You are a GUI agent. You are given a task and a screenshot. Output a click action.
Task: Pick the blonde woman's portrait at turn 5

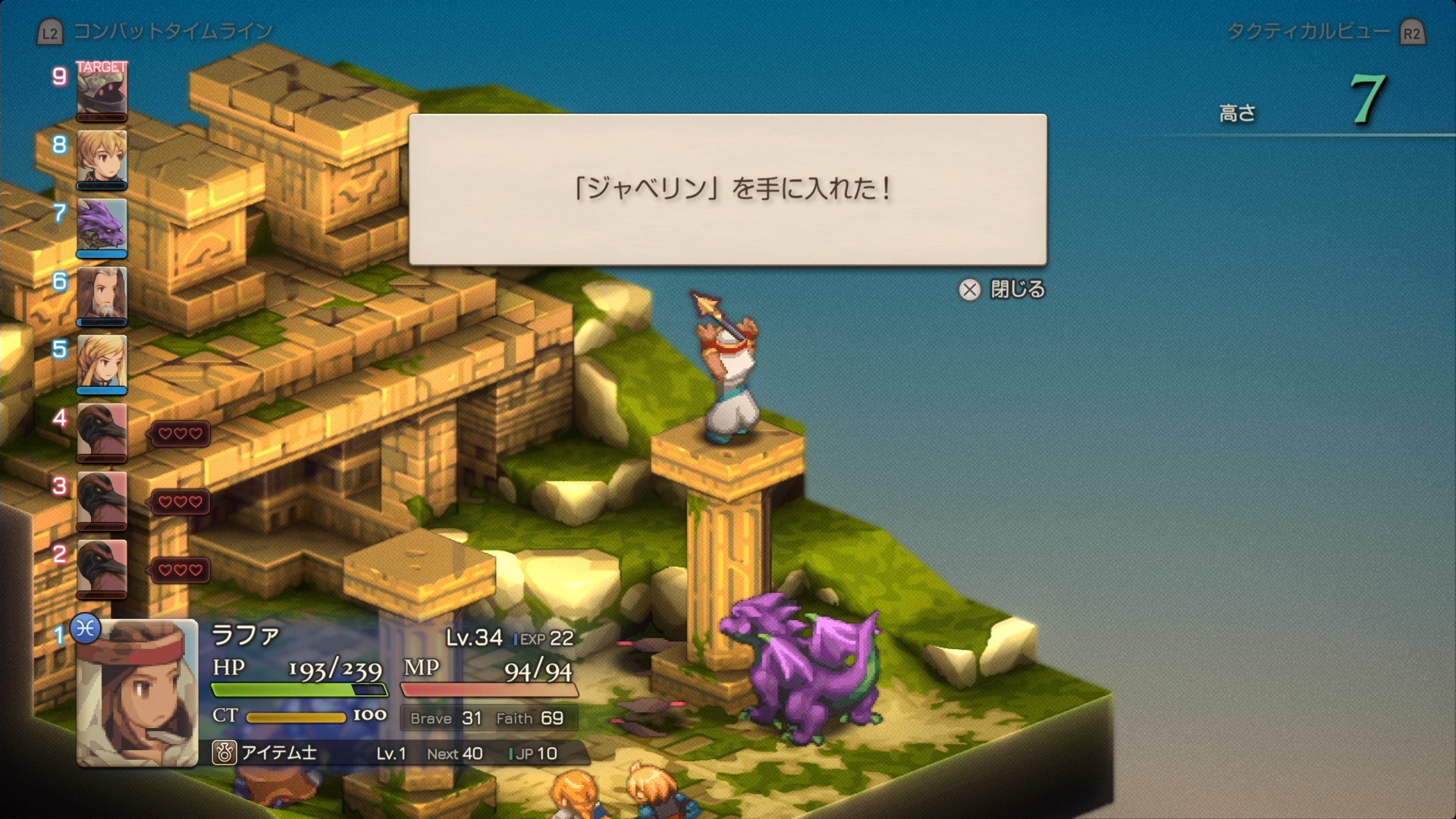102,362
